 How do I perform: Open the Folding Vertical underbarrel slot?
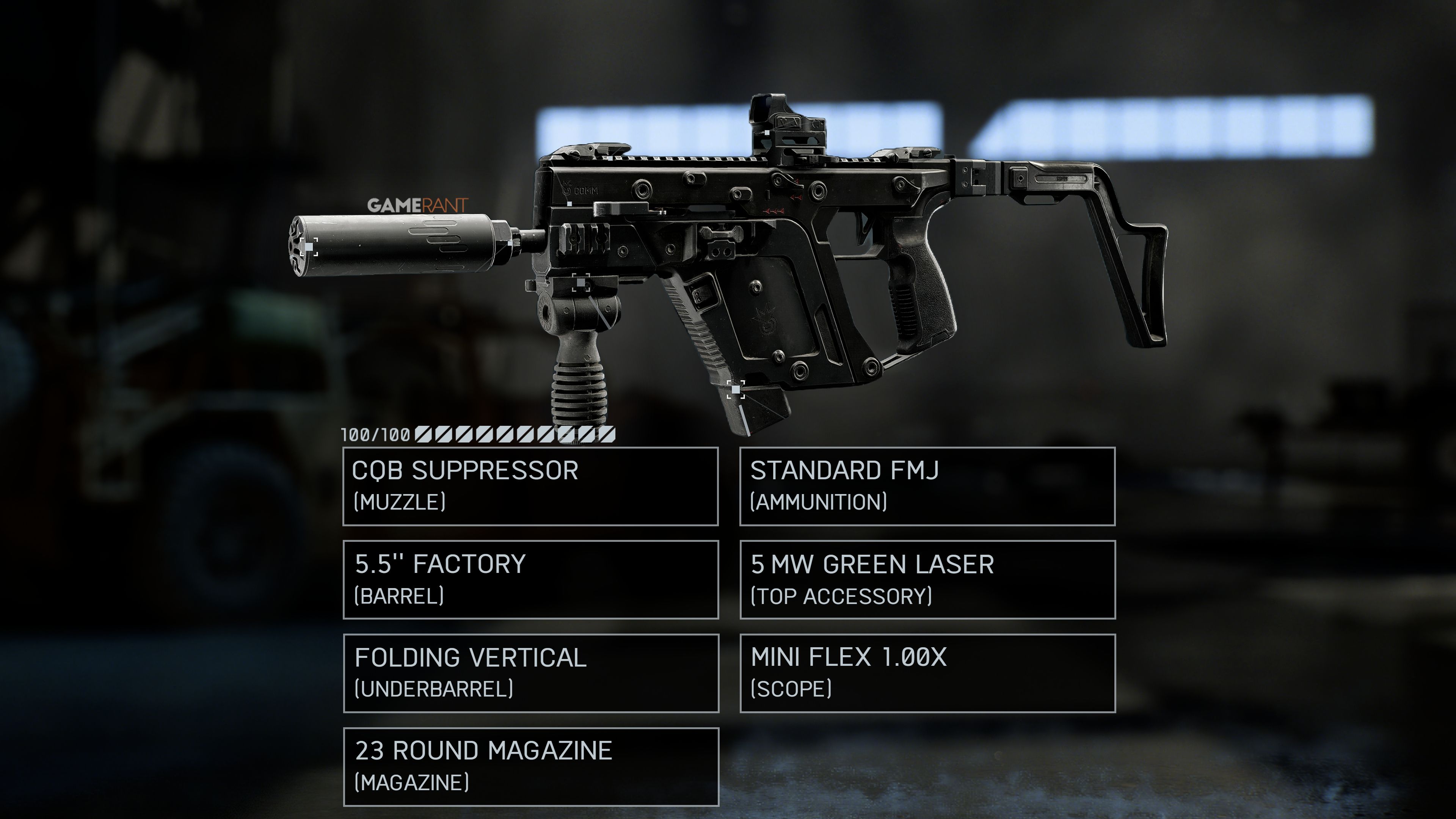pyautogui.click(x=530, y=673)
